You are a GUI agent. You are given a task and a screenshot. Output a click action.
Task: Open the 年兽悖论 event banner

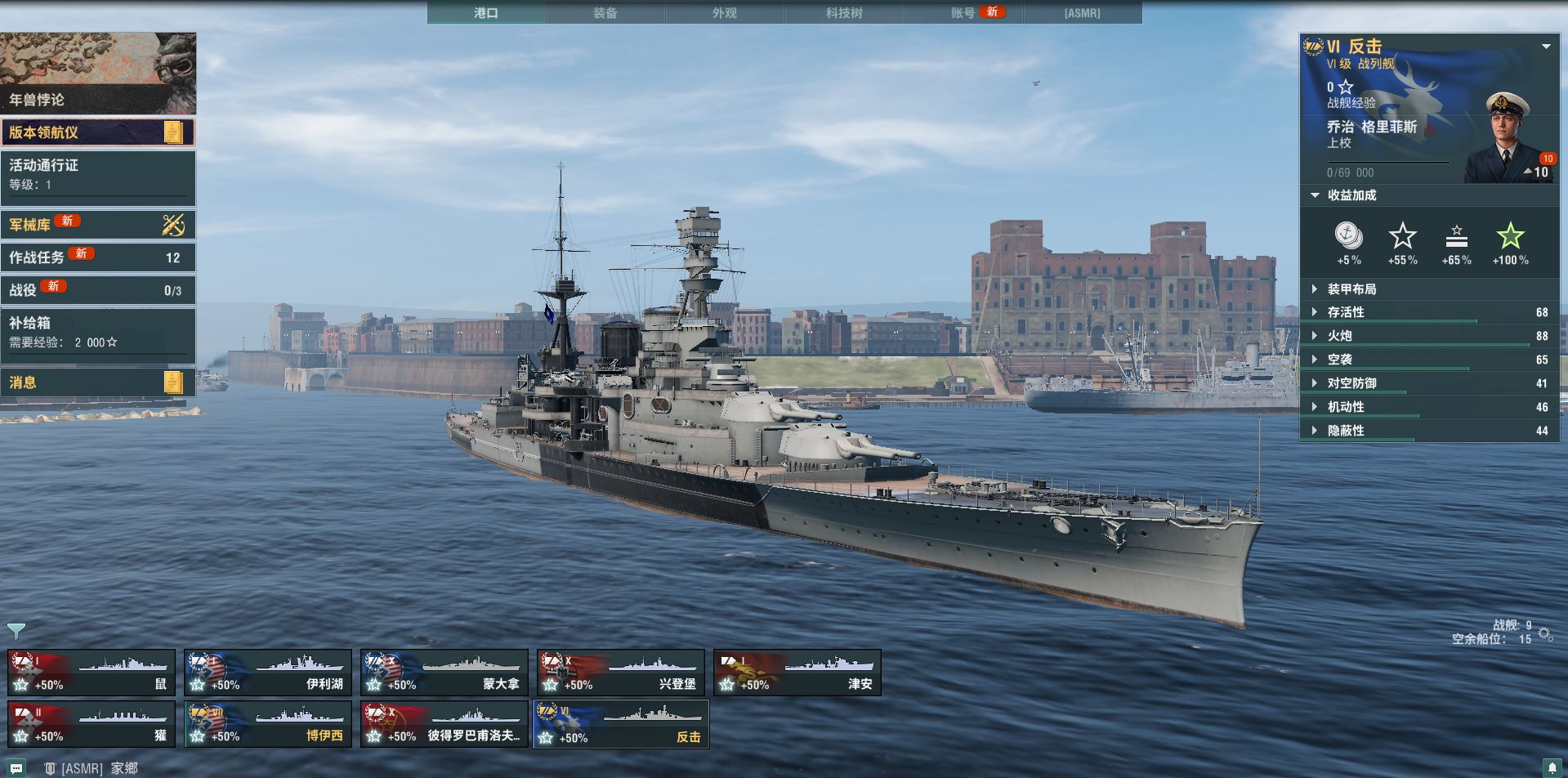click(98, 74)
